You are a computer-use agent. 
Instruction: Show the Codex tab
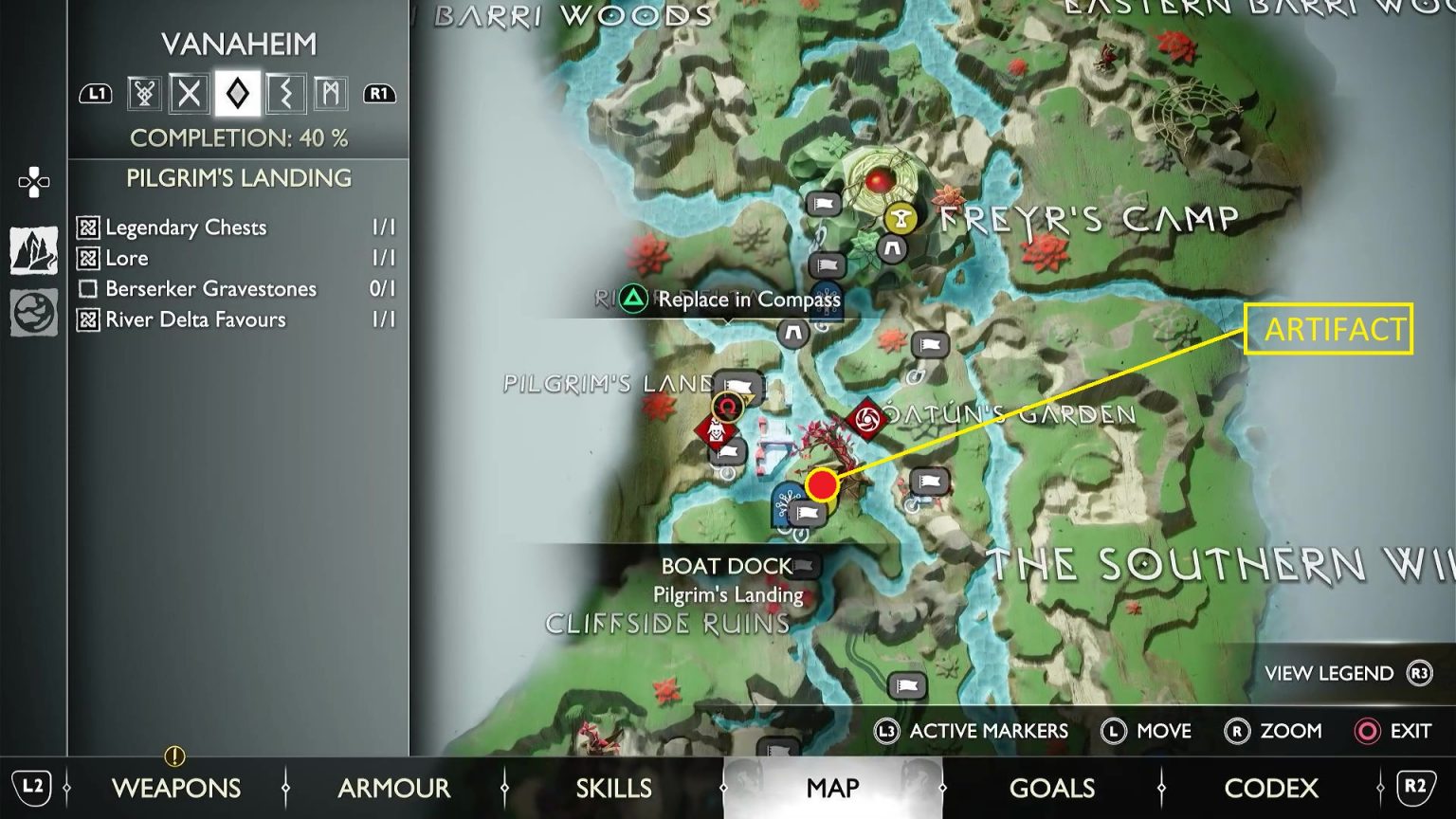(1270, 787)
